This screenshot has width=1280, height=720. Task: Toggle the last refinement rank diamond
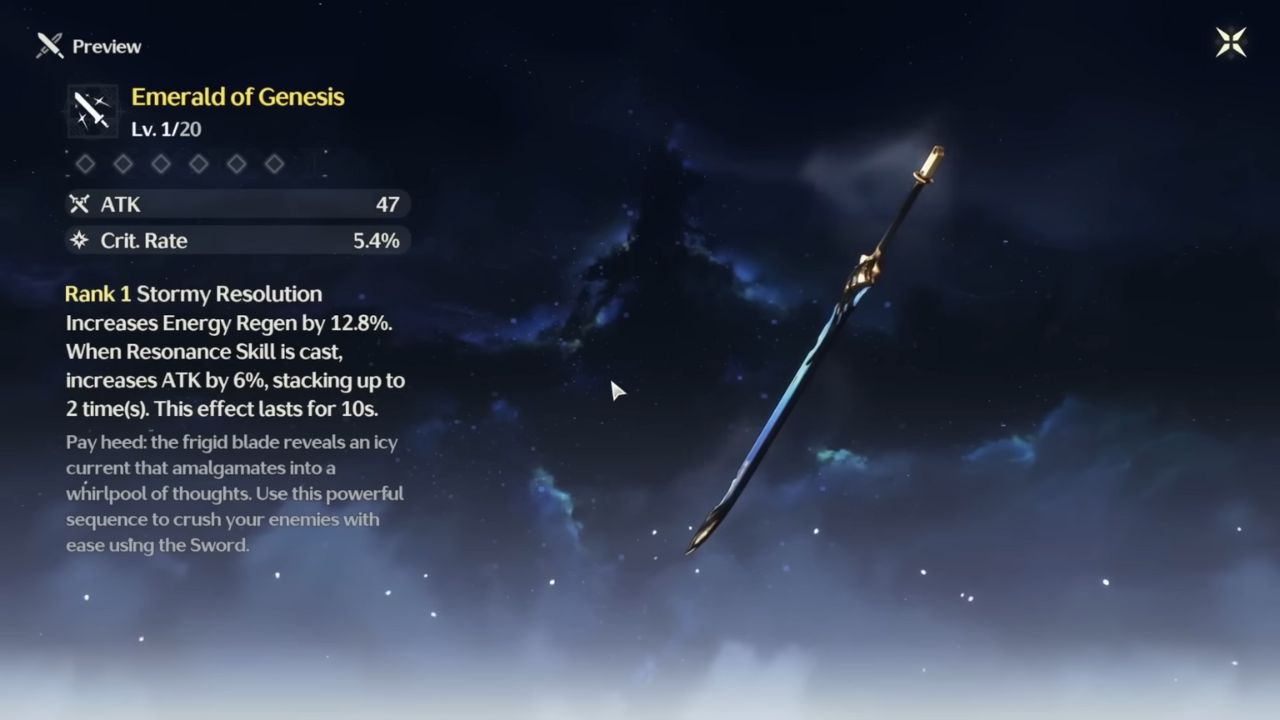point(274,164)
